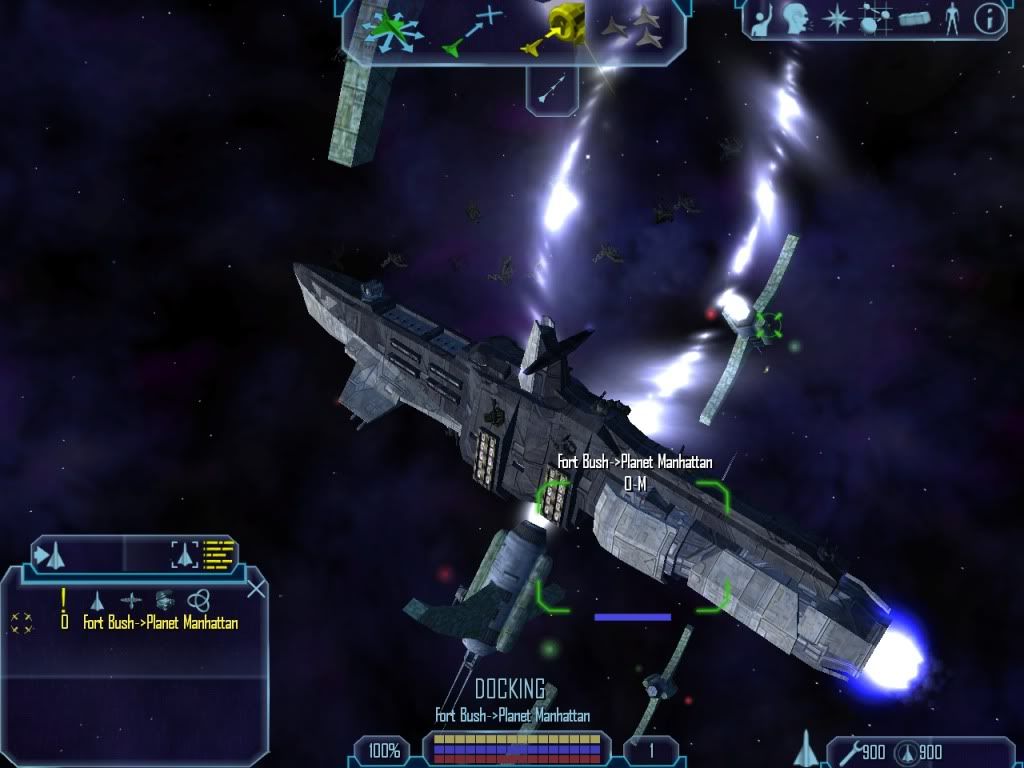Close the contact list panel
Viewport: 1024px width, 768px height.
click(x=256, y=588)
